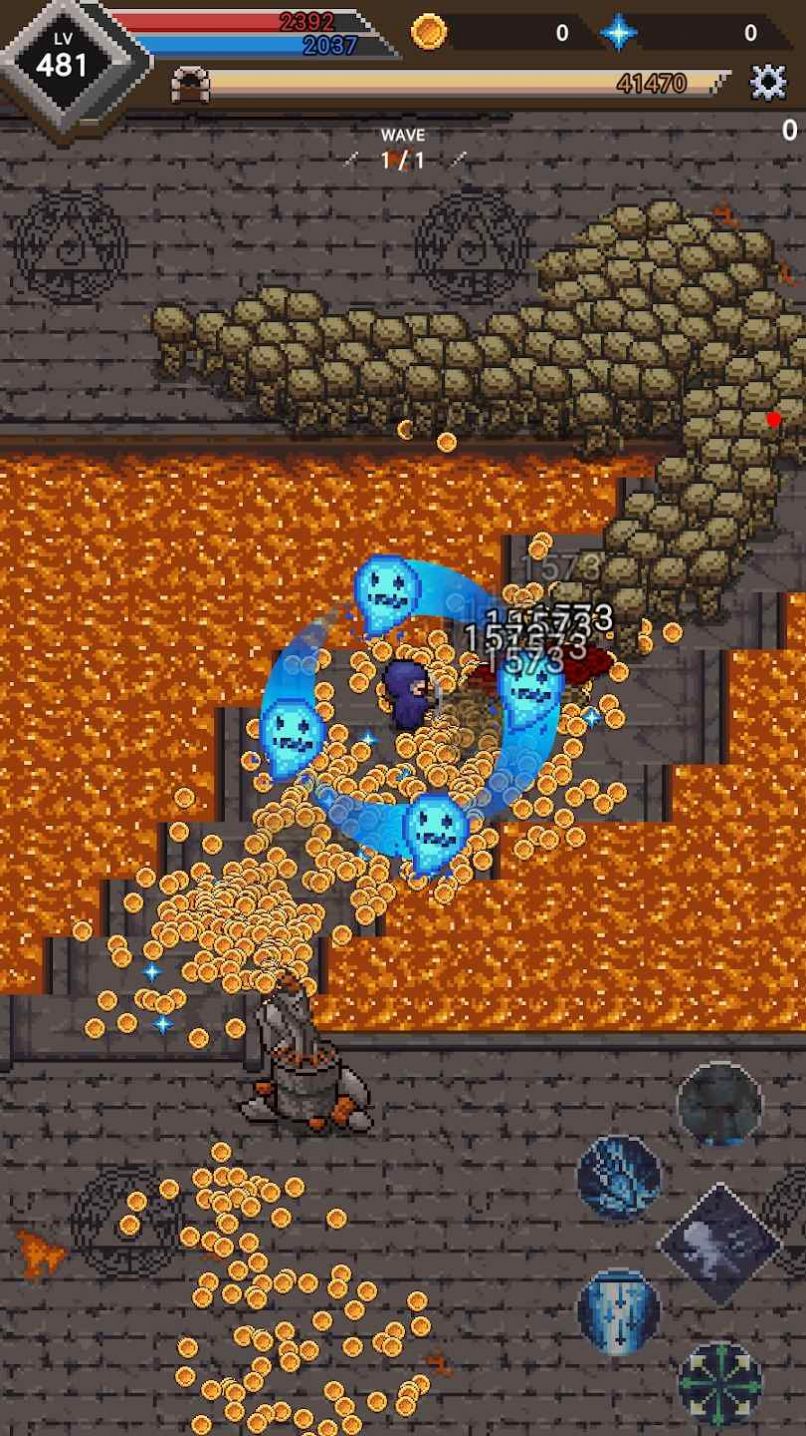Open the settings gear menu

(x=768, y=83)
